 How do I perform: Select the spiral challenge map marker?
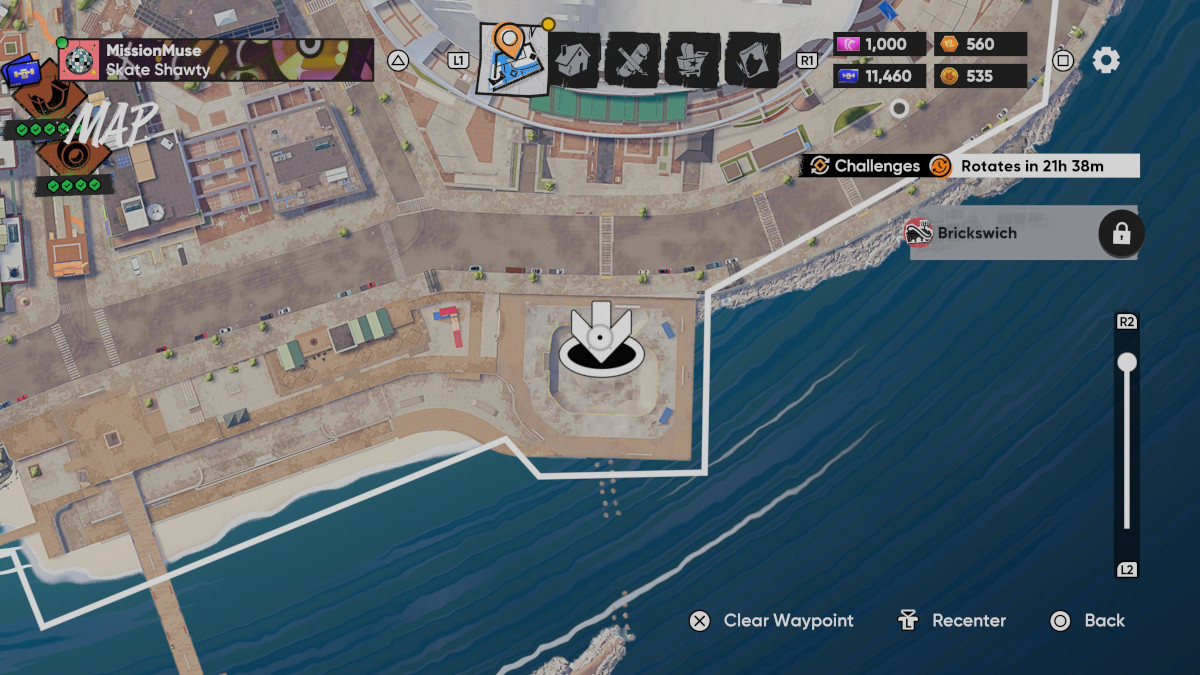[72, 156]
